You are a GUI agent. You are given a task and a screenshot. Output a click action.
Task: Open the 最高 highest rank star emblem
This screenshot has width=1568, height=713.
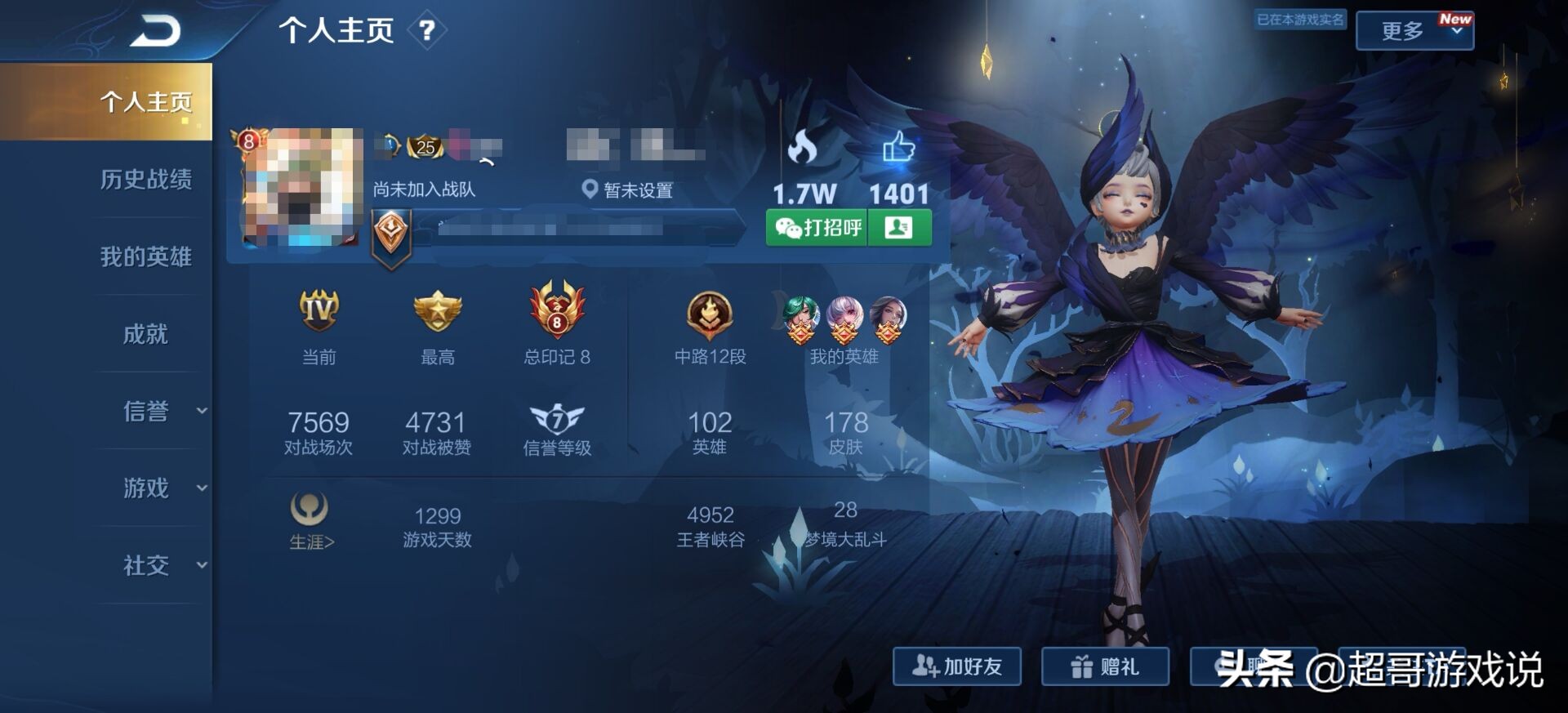437,311
